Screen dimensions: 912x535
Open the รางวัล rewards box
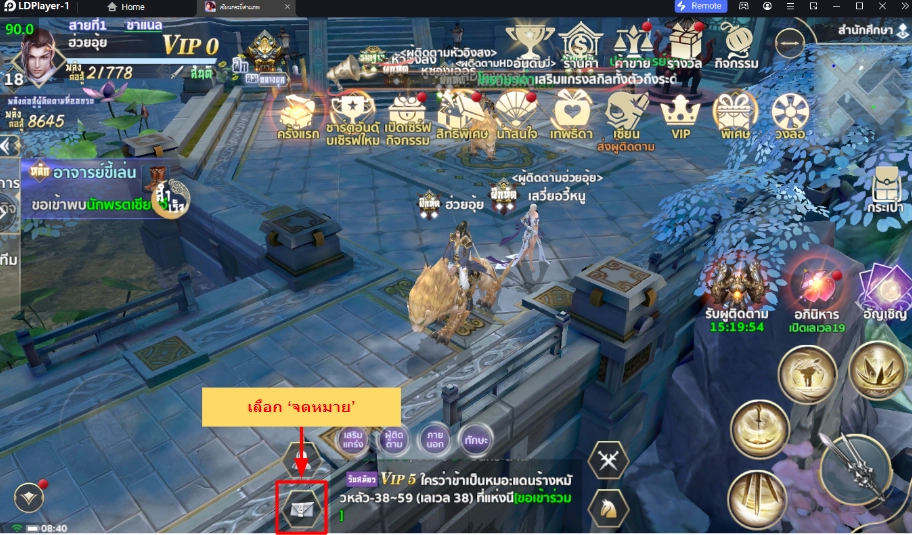(684, 47)
